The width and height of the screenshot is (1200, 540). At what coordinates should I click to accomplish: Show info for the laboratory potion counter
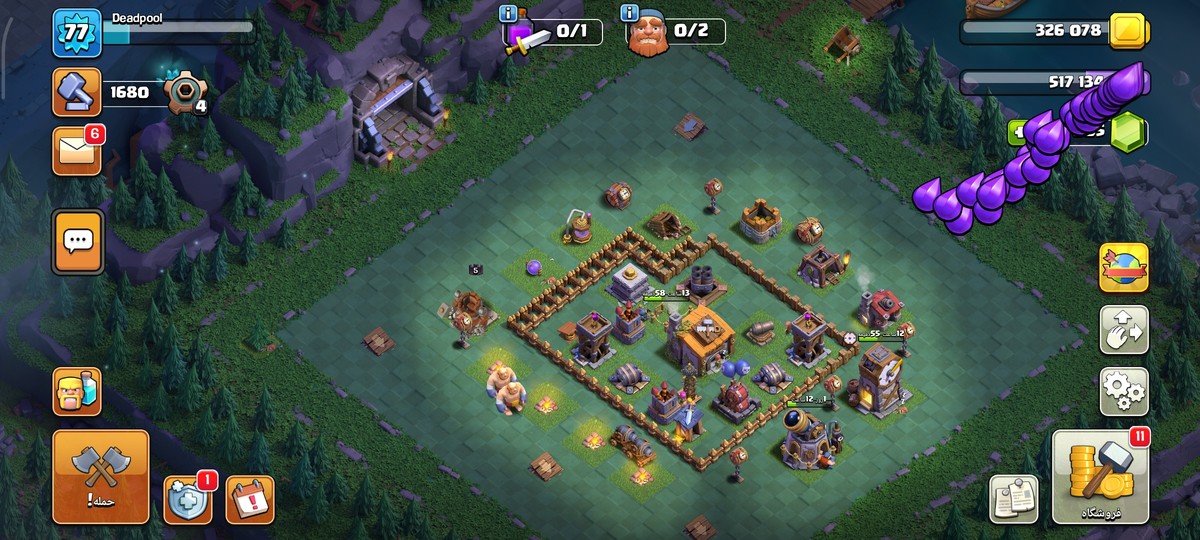tap(510, 13)
